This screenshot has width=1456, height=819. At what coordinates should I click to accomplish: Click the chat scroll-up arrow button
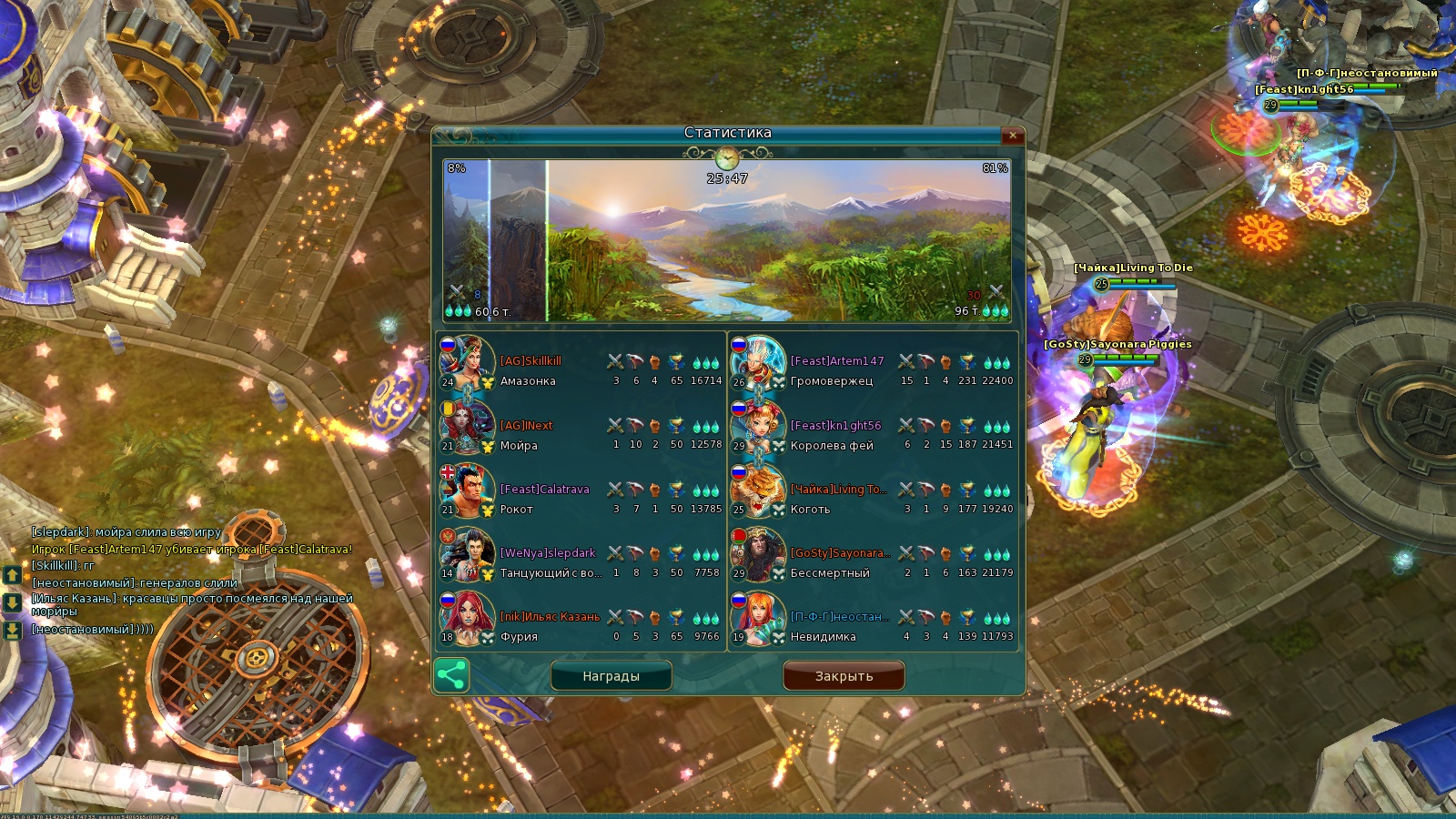pyautogui.click(x=13, y=575)
